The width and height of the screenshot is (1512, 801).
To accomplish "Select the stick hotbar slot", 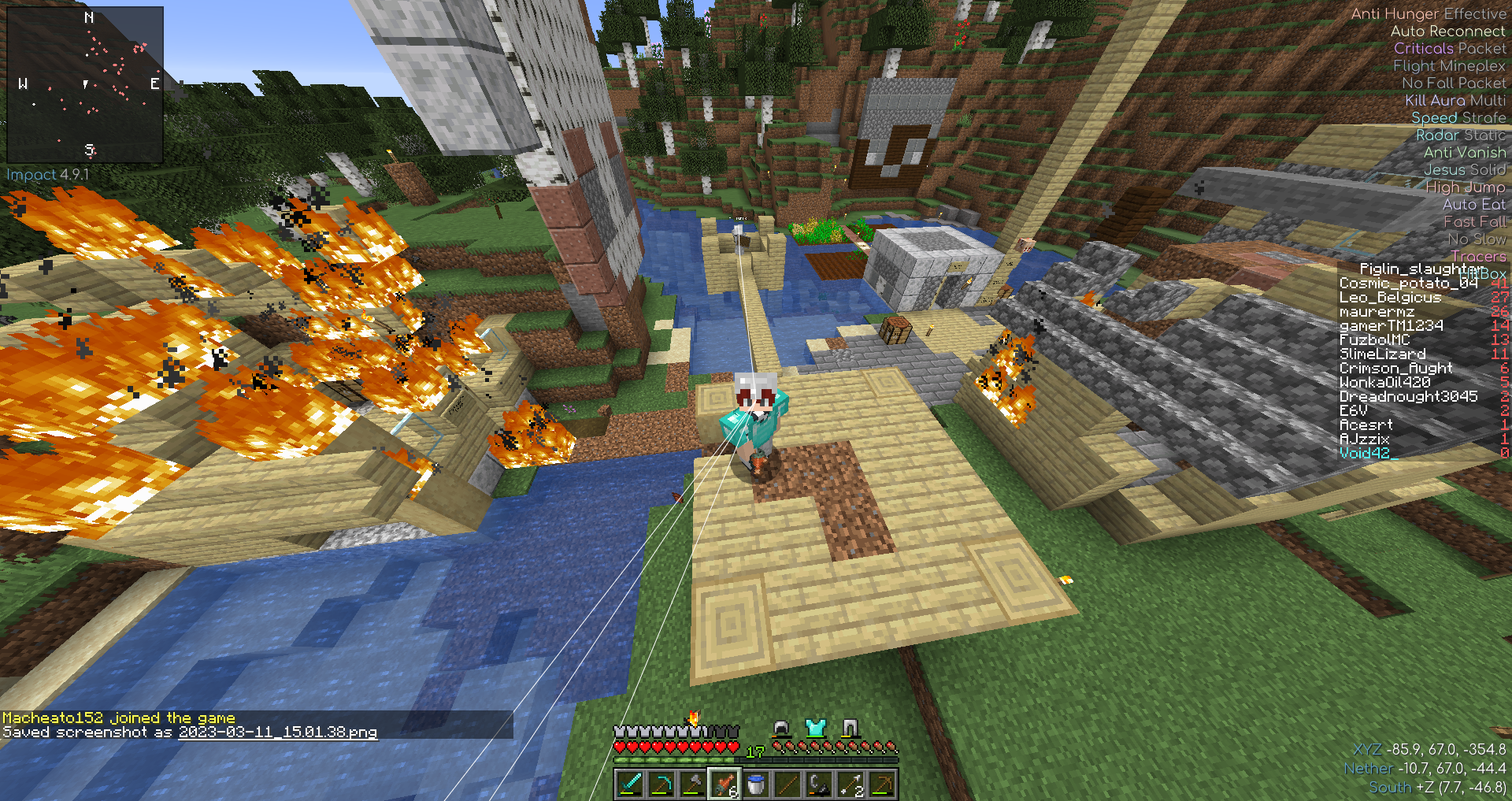I will 787,784.
